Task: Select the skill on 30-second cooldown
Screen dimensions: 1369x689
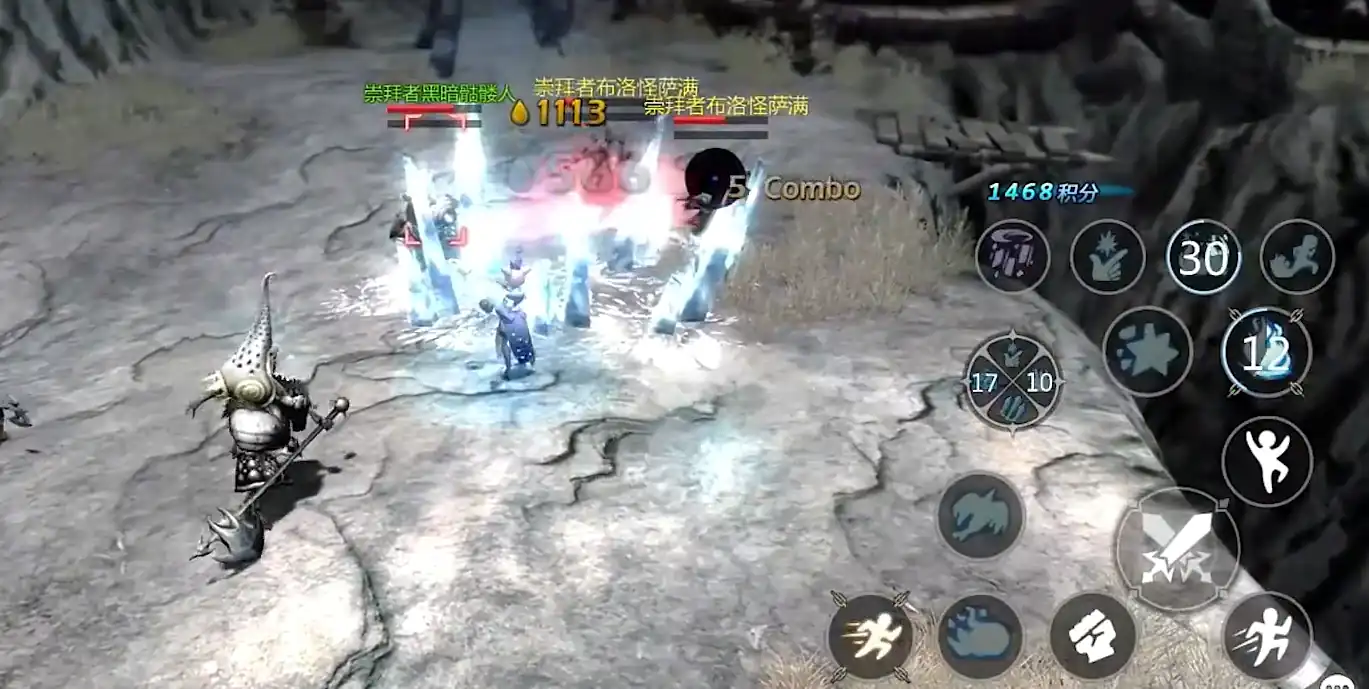Action: tap(1203, 257)
